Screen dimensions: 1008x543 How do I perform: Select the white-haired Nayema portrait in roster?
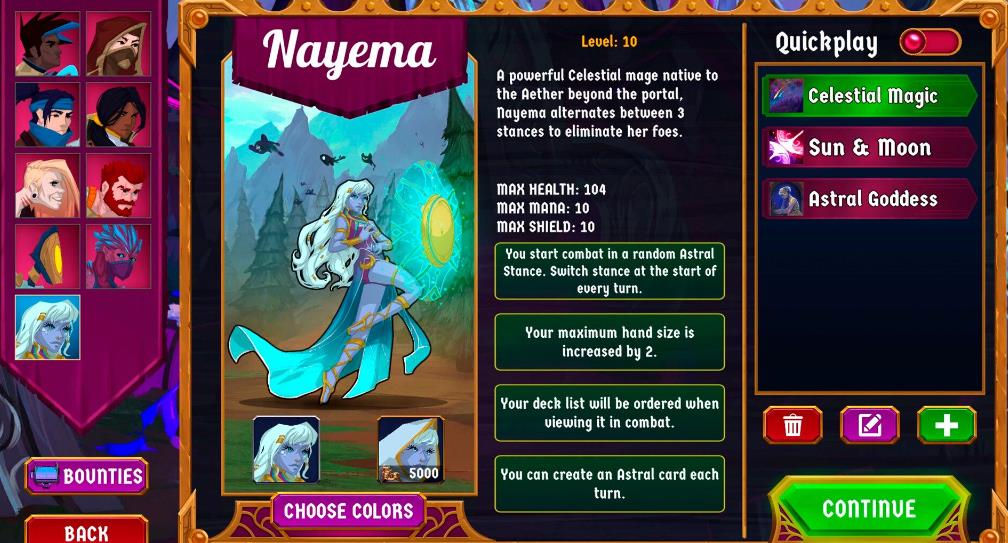pos(47,327)
